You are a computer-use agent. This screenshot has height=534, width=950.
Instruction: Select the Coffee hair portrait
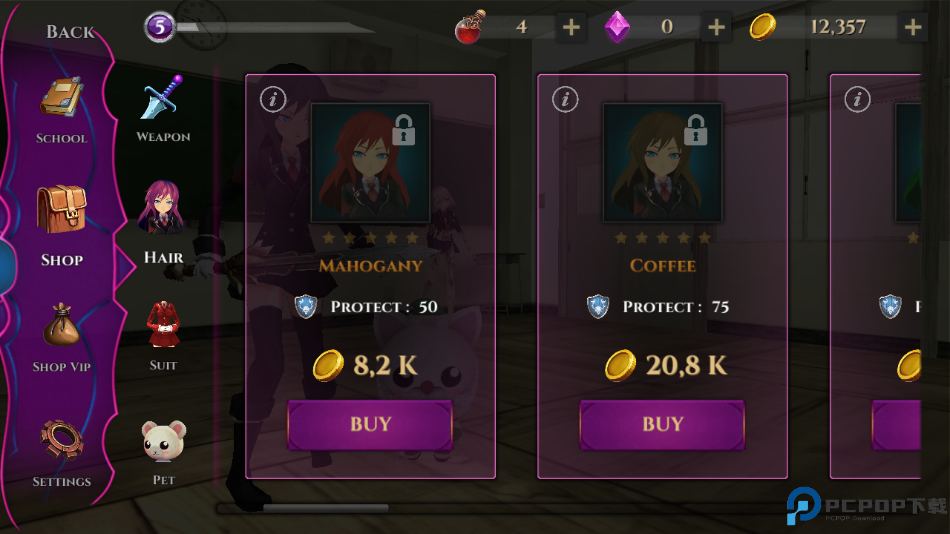tap(662, 162)
